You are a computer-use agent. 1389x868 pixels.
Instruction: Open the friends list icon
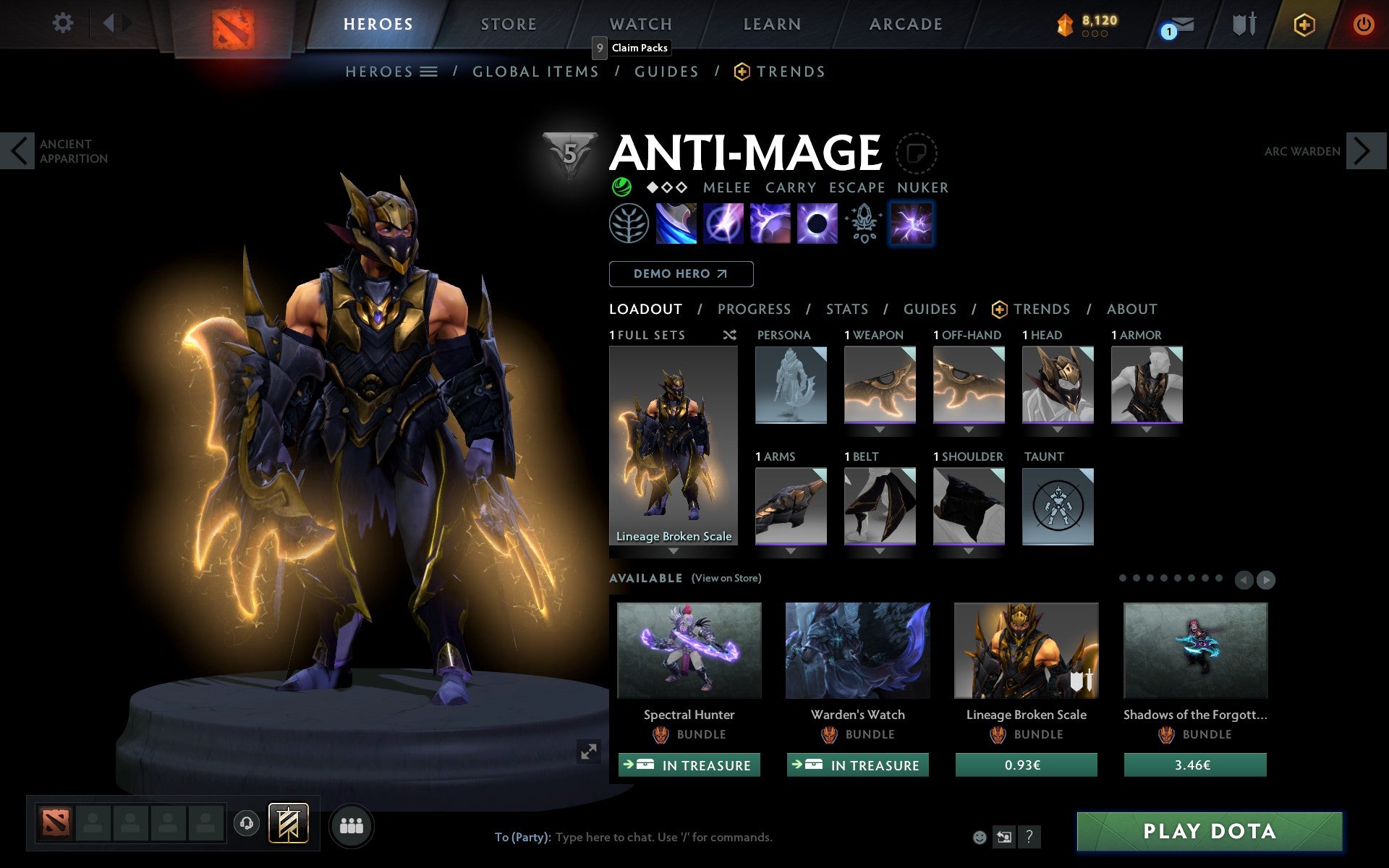(351, 824)
